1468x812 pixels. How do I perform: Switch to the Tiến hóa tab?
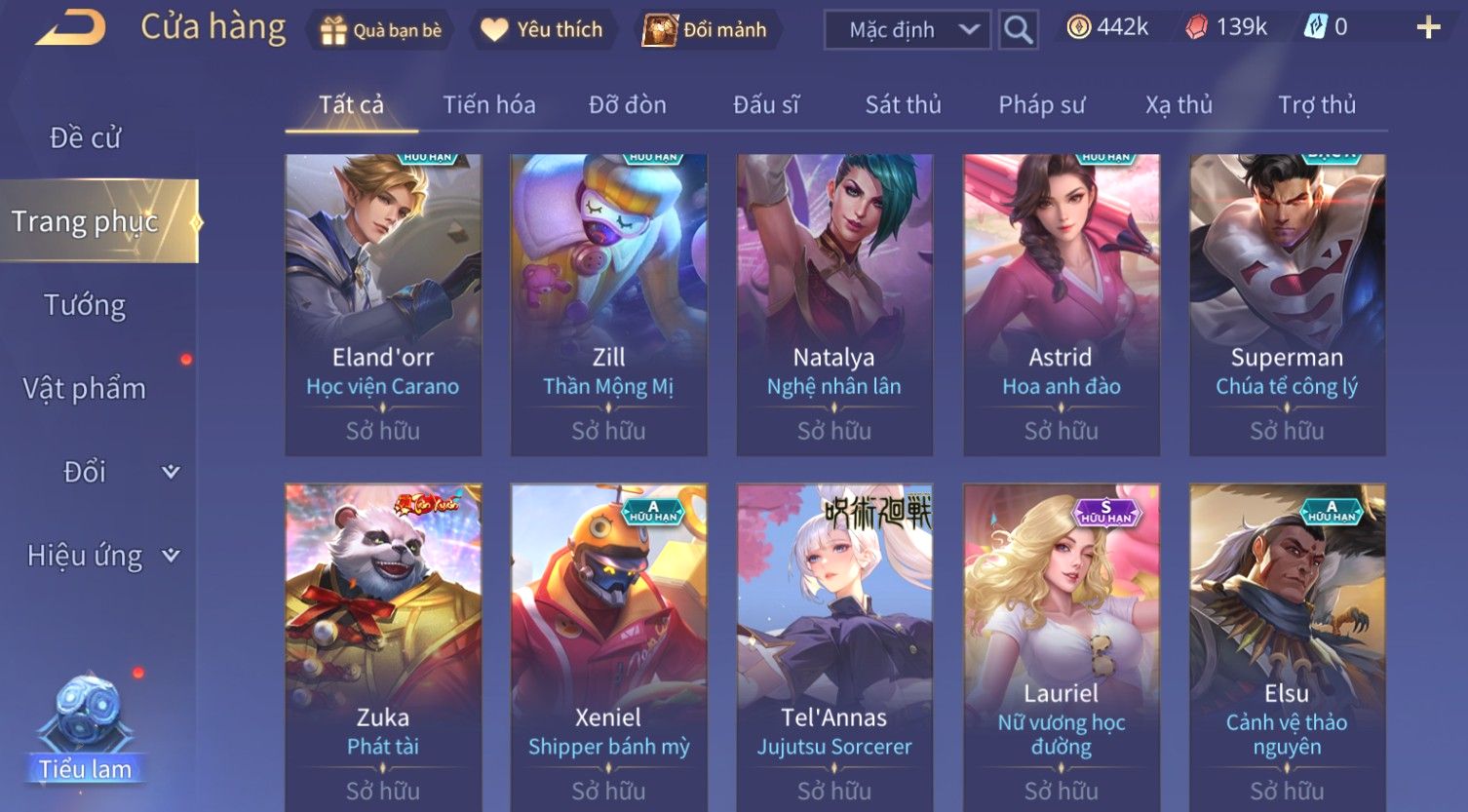tap(489, 105)
